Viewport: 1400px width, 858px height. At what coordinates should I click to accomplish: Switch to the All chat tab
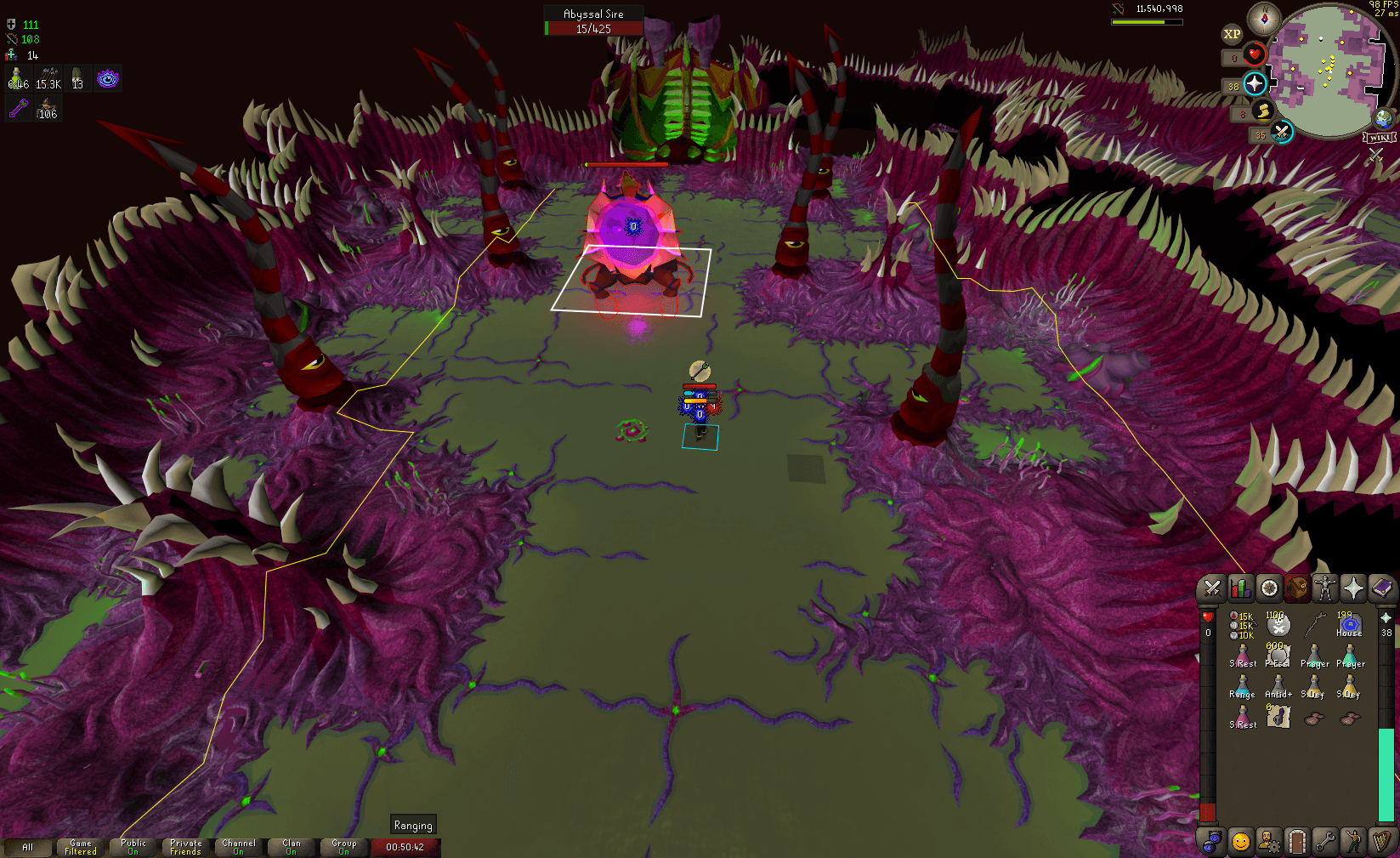pyautogui.click(x=28, y=847)
